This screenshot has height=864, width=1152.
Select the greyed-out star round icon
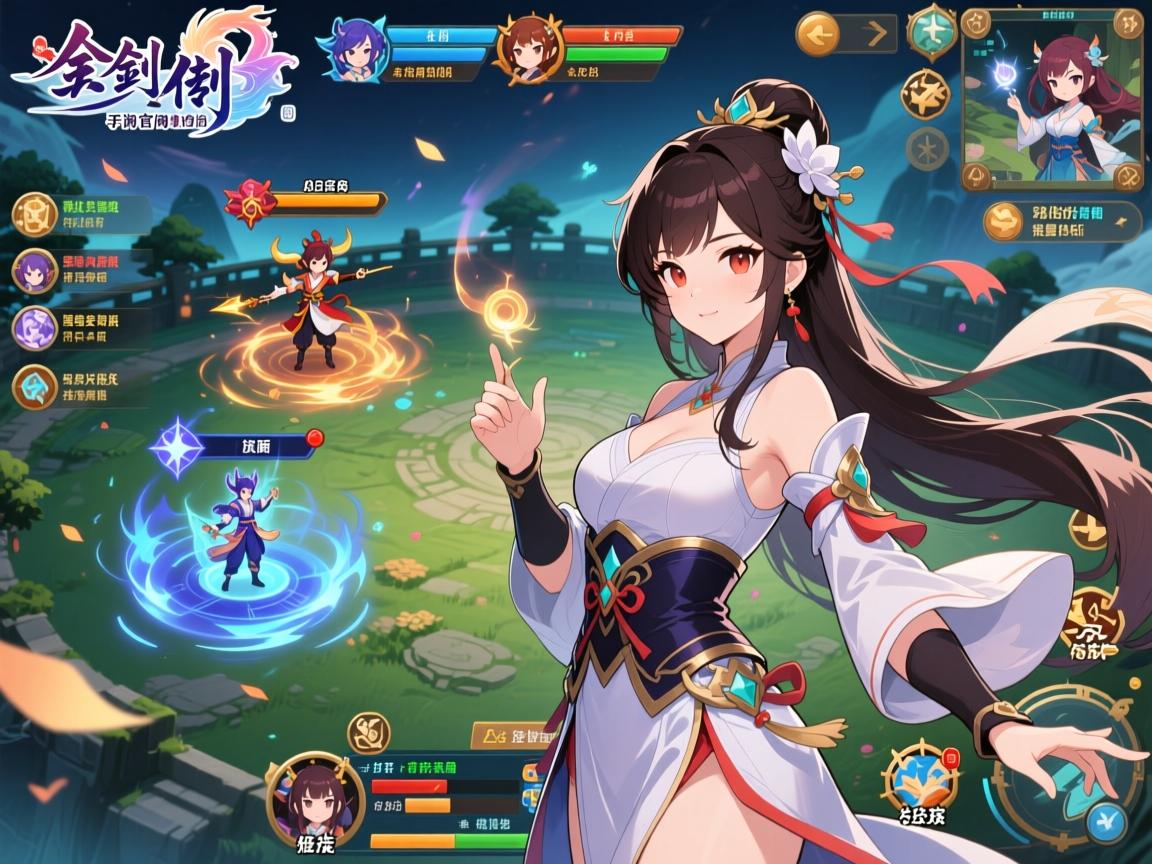(x=927, y=148)
